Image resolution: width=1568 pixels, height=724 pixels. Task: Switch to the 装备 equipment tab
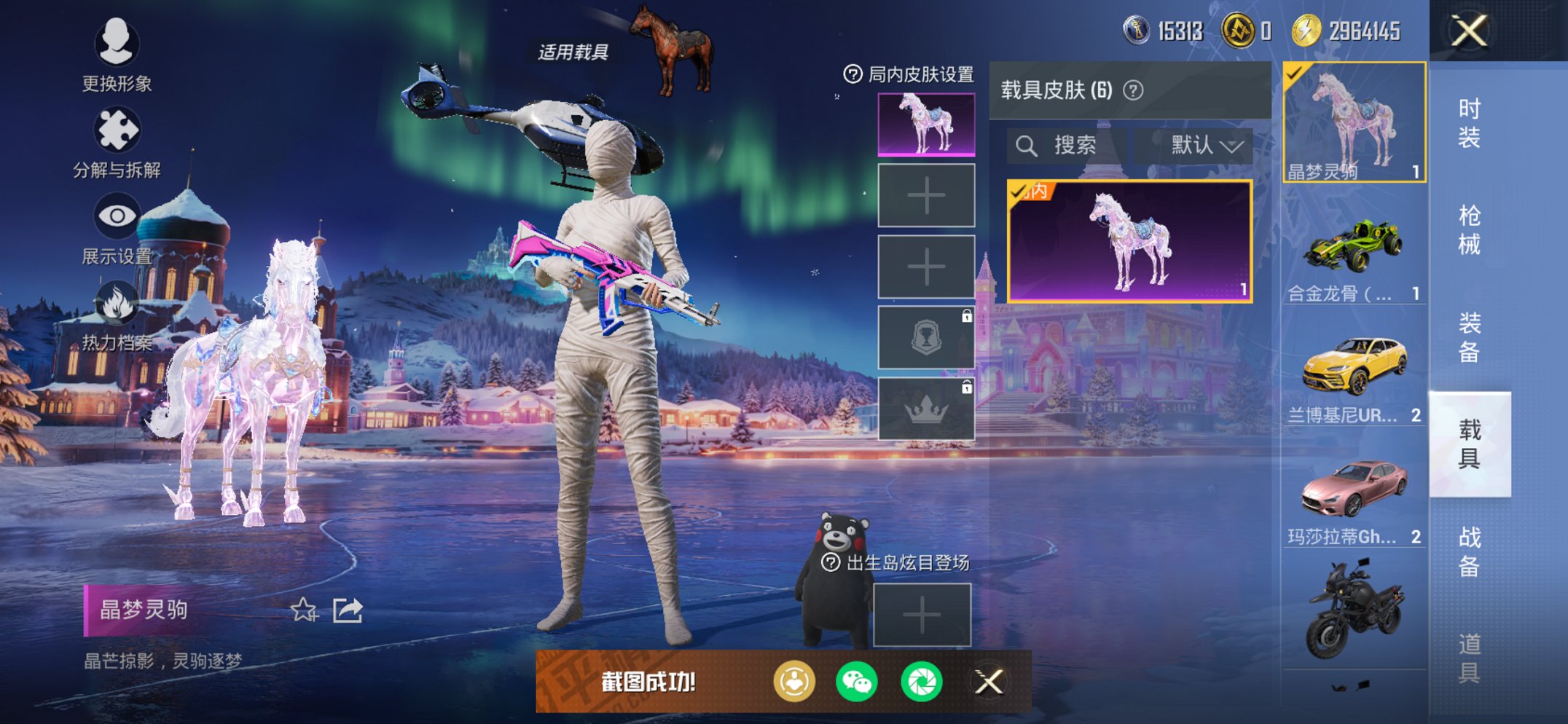(1469, 337)
